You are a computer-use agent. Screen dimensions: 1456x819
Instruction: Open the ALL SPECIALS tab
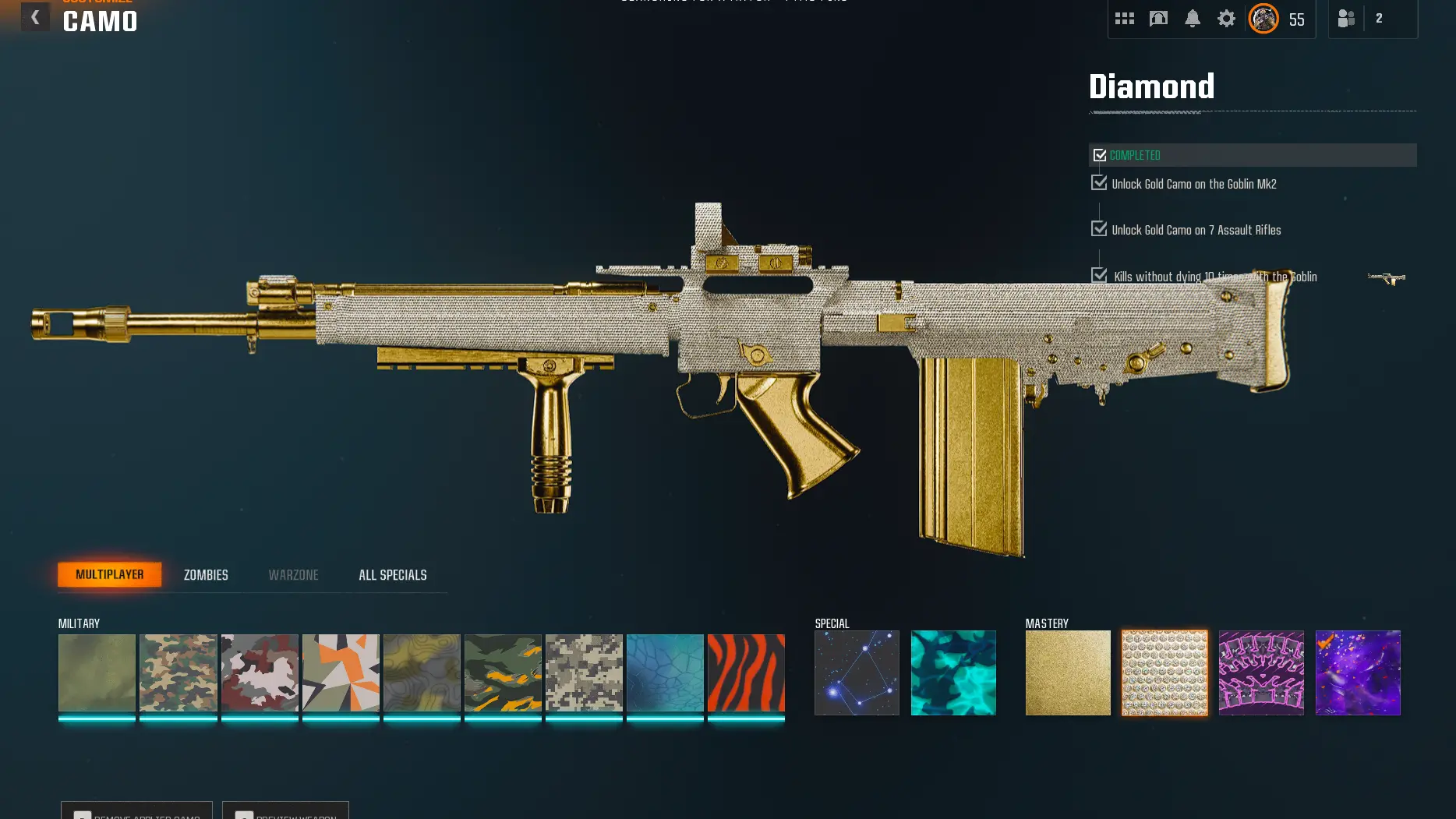point(392,574)
